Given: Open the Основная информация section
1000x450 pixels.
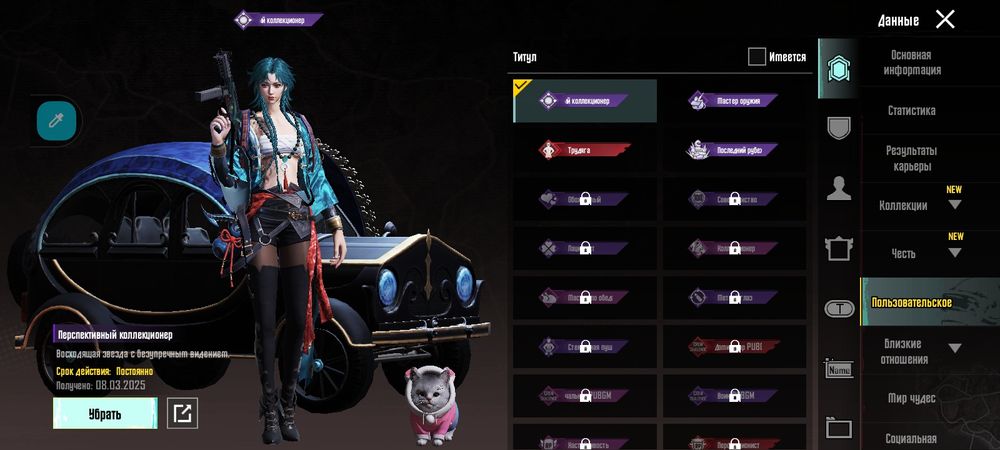Looking at the screenshot, I should 911,63.
